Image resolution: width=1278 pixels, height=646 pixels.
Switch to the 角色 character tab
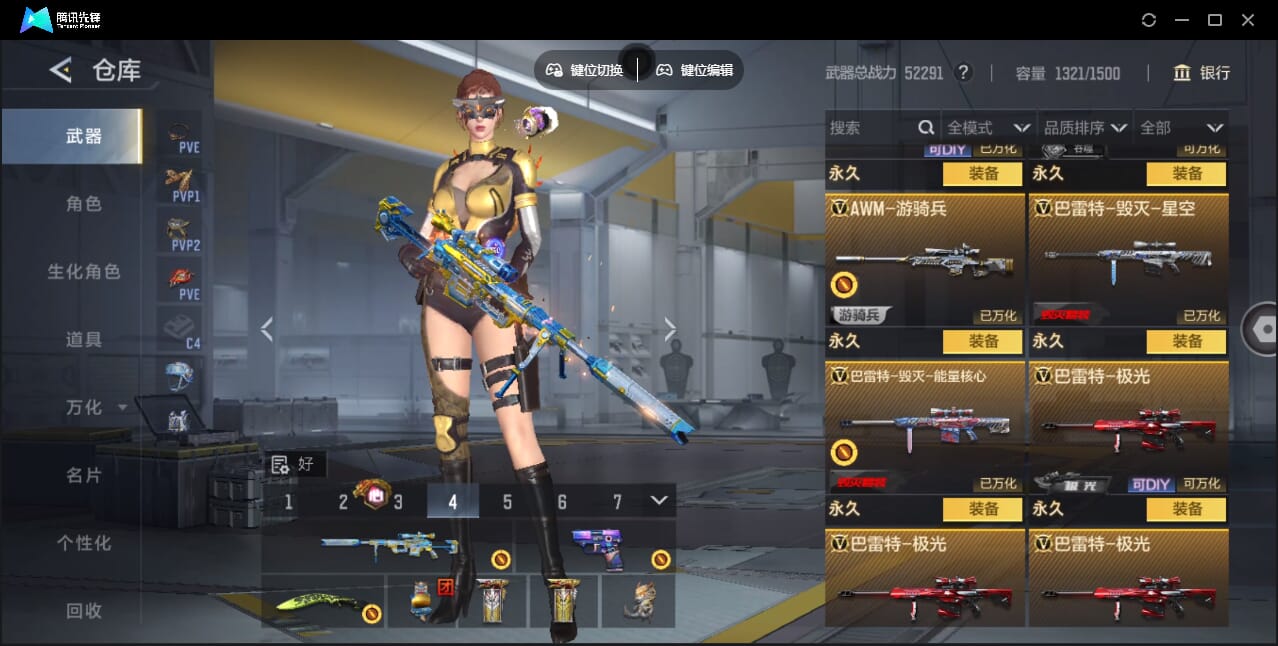[x=84, y=204]
